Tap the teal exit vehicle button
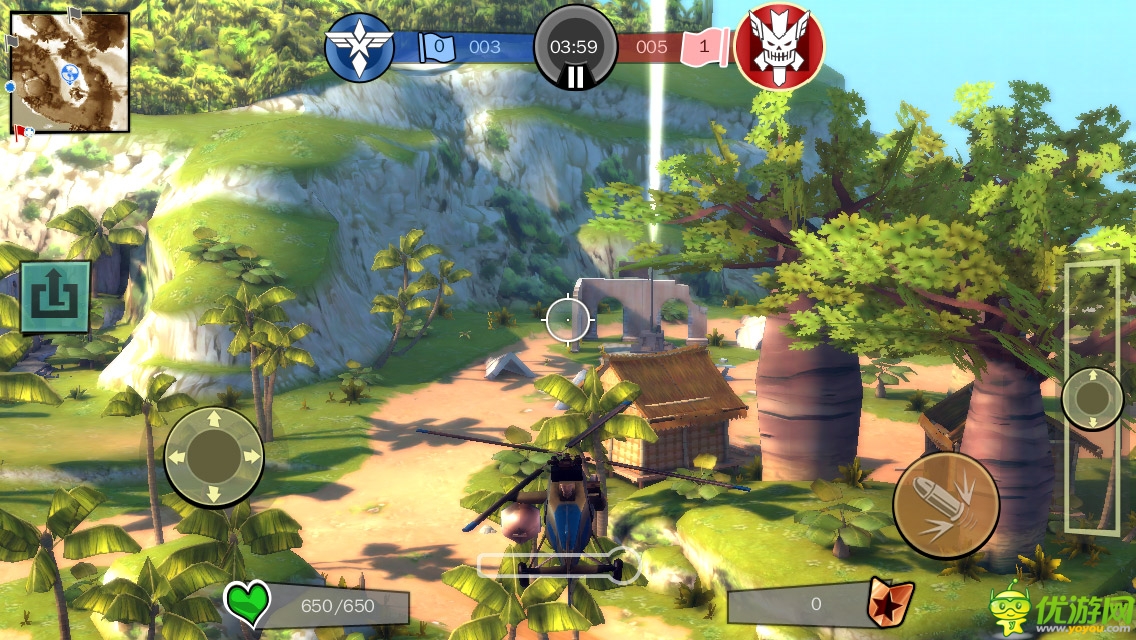1136x640 pixels. tap(55, 297)
